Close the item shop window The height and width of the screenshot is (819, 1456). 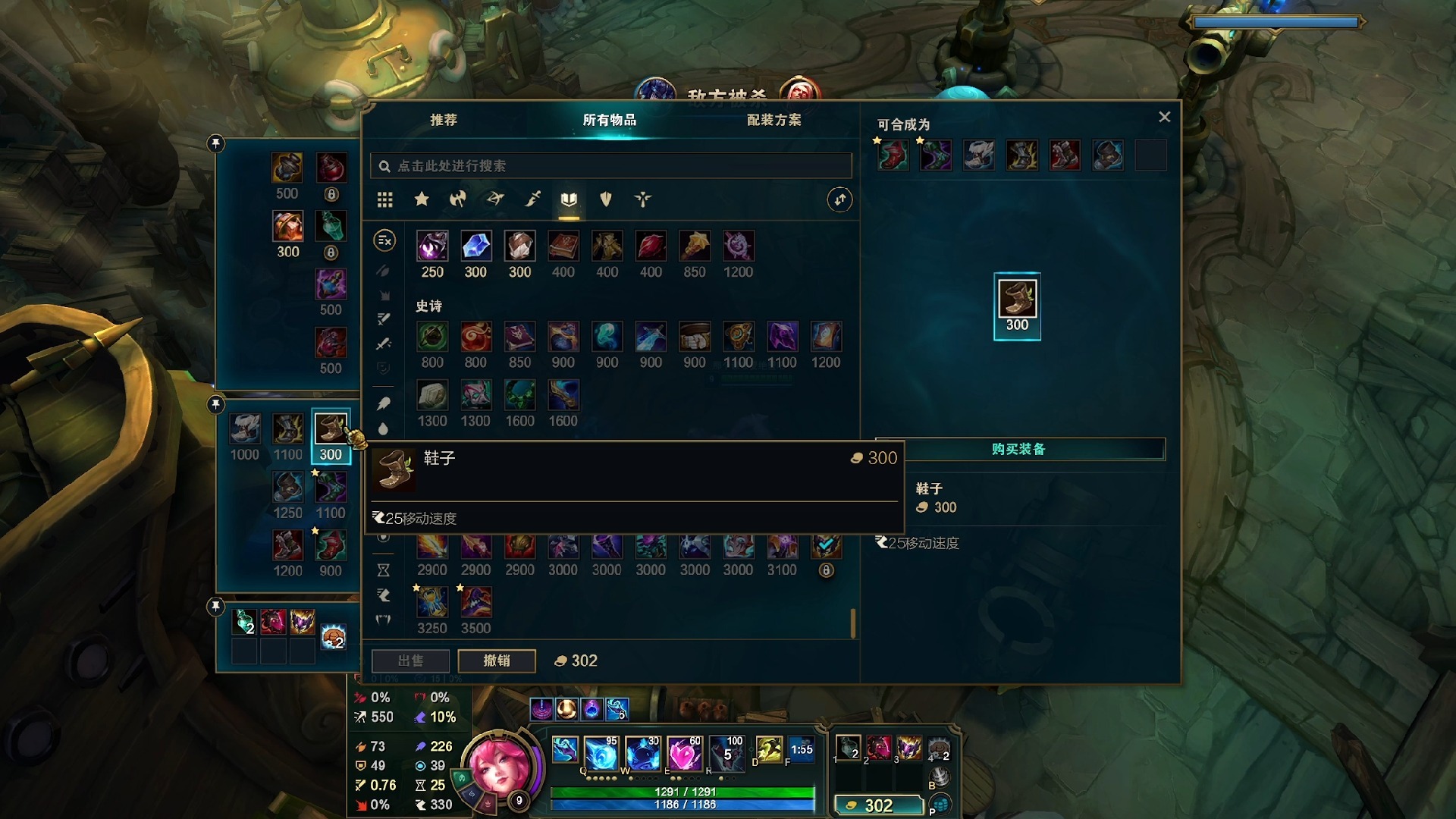coord(1164,117)
